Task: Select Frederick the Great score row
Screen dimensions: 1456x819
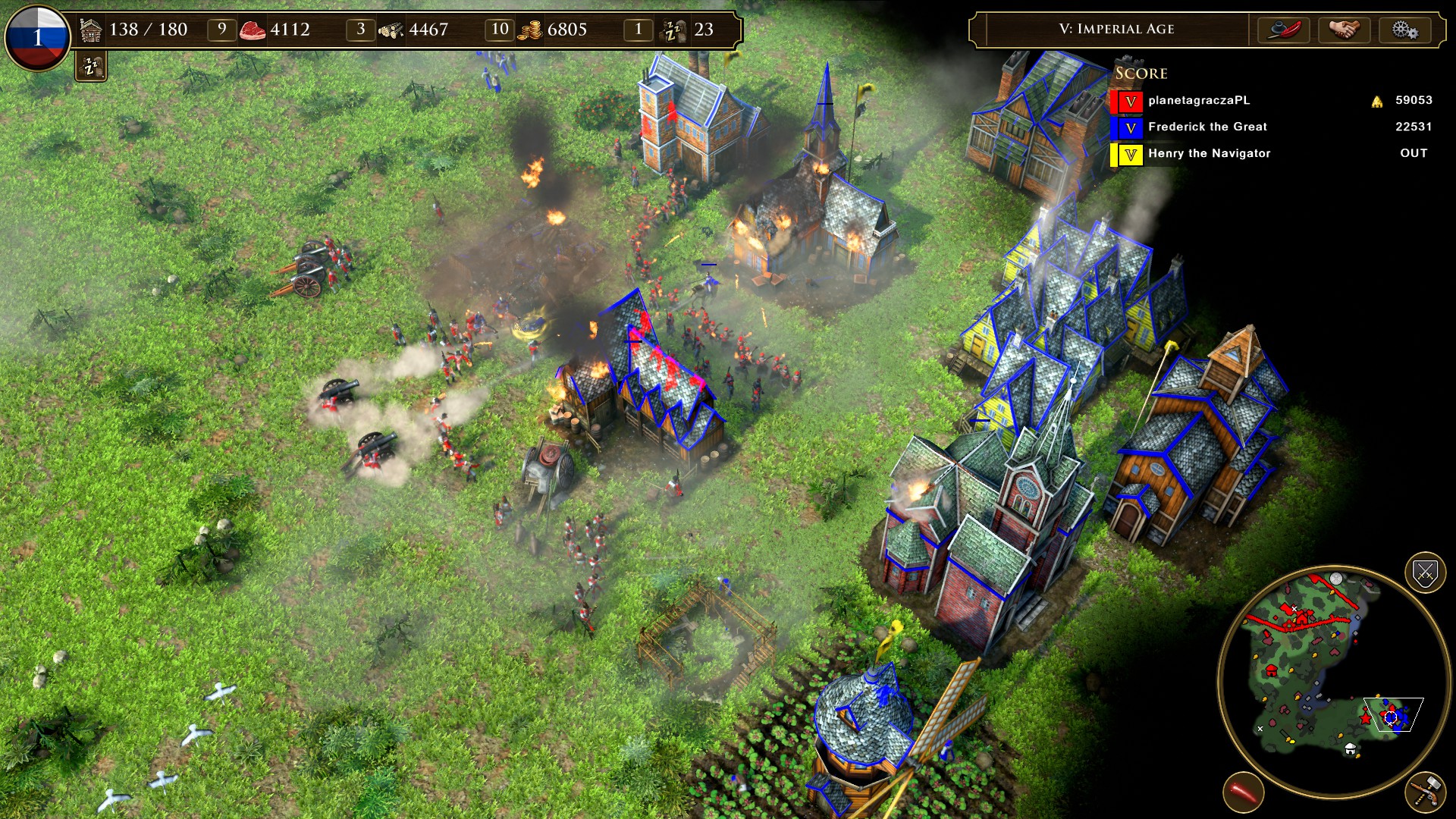Action: tap(1207, 127)
